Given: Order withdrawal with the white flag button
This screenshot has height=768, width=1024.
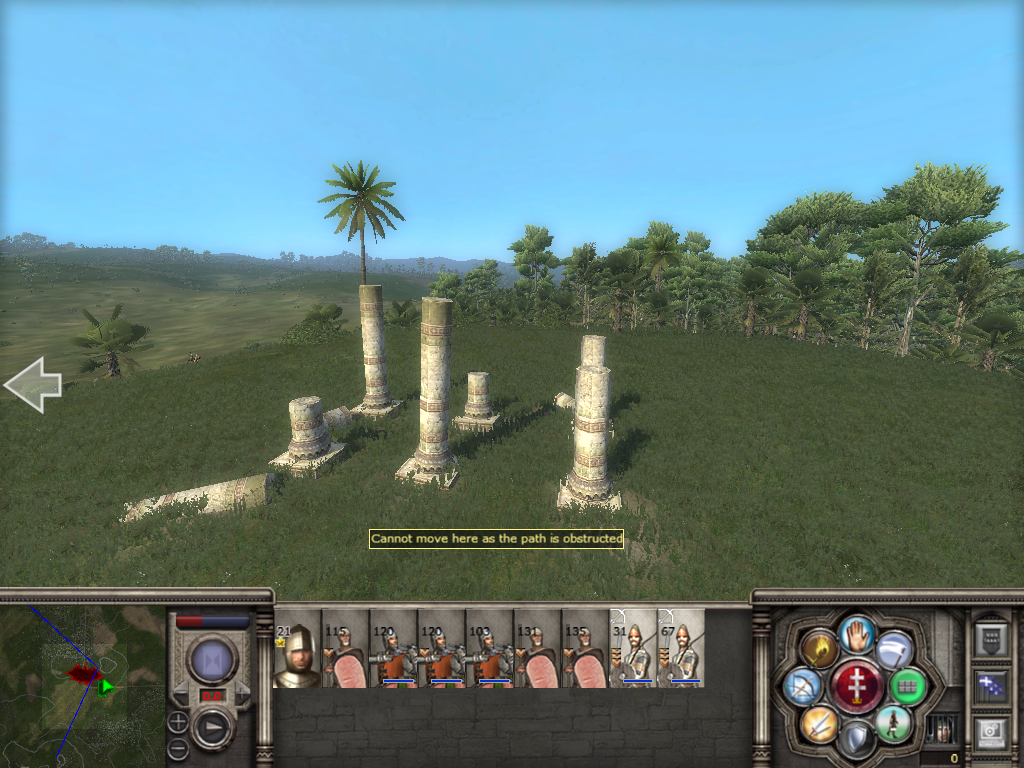Looking at the screenshot, I should 894,650.
